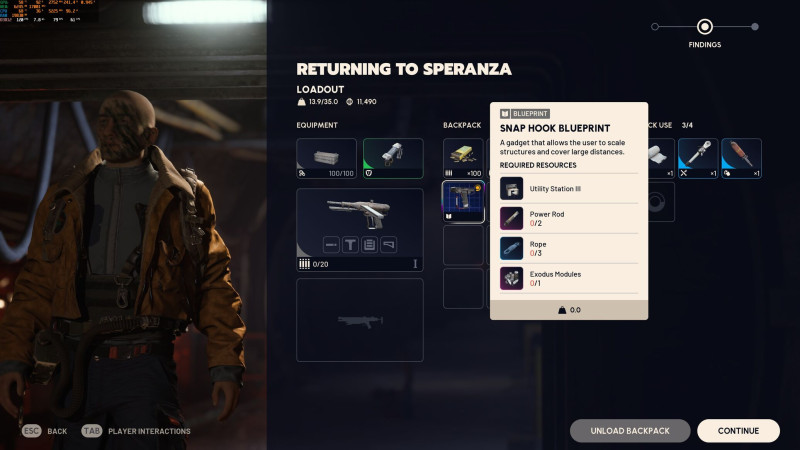Select the equipped pistol weapon slot
This screenshot has height=450, width=800.
point(359,229)
